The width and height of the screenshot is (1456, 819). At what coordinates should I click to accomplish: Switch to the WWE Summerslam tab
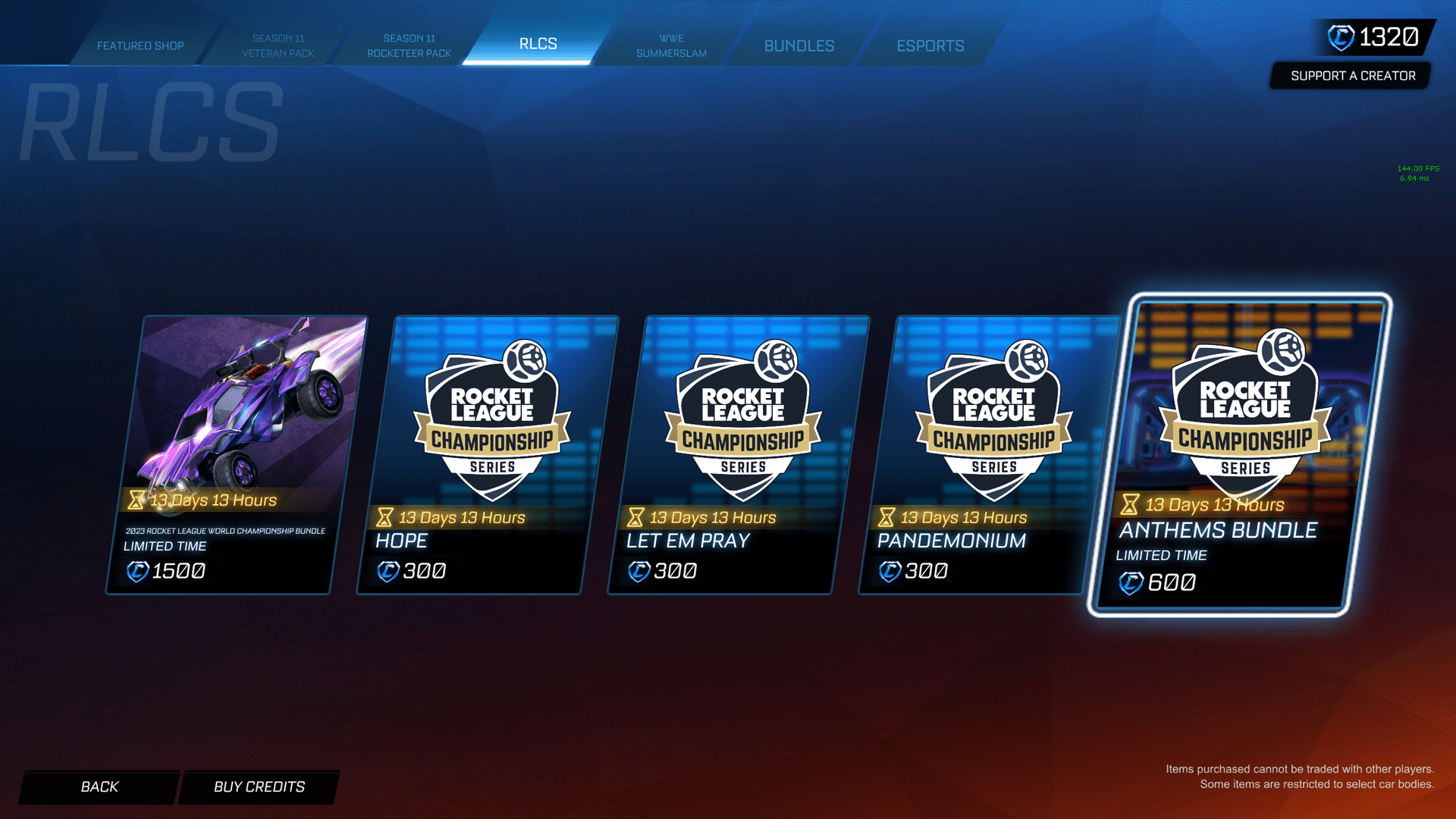[x=670, y=45]
